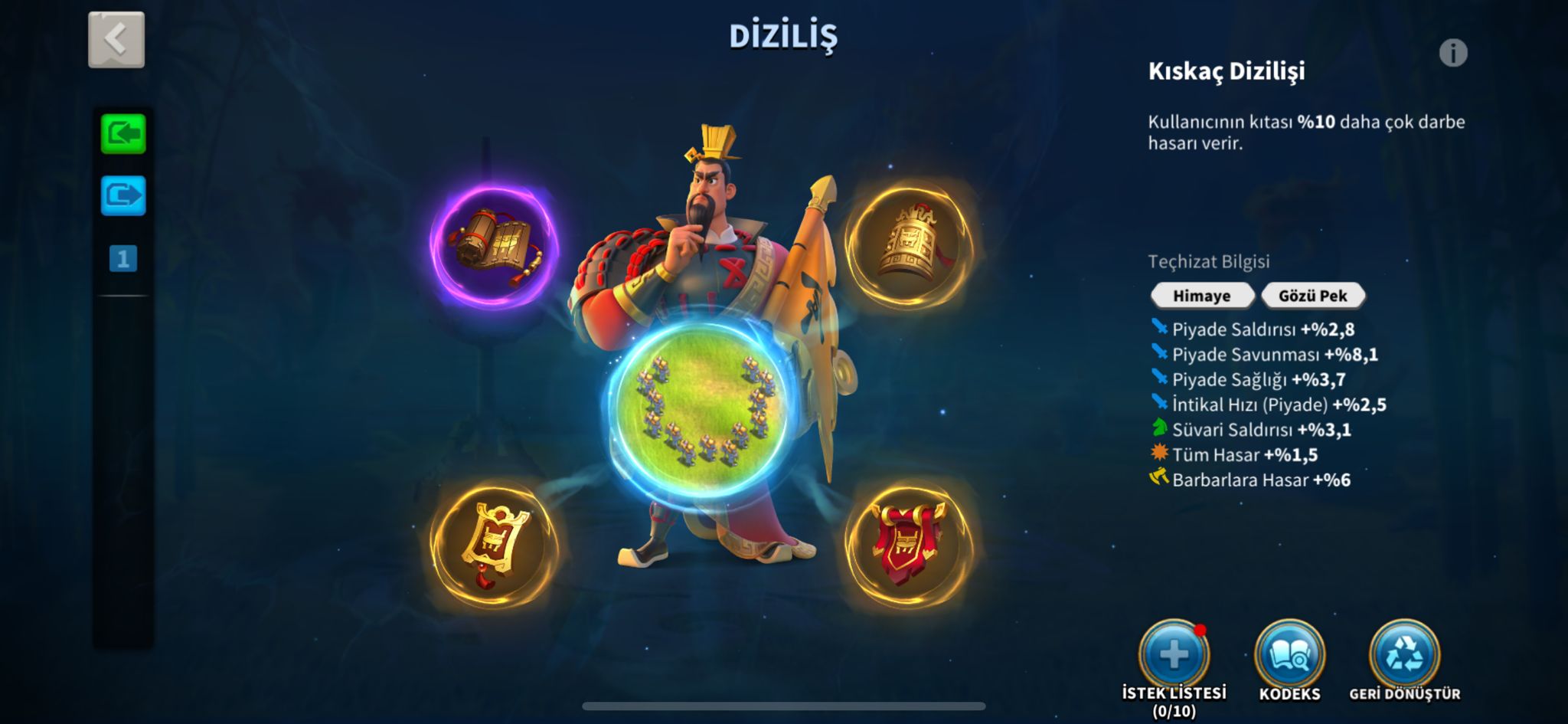Select the red war banner slot

pyautogui.click(x=909, y=545)
